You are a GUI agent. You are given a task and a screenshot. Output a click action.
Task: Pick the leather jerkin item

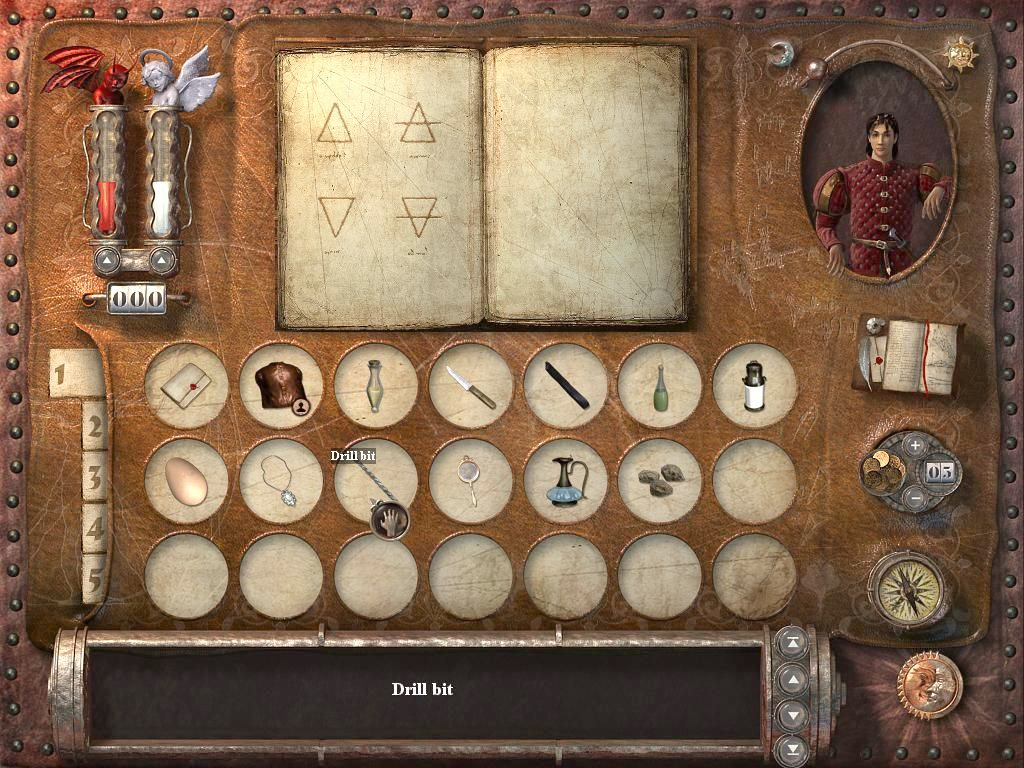point(281,386)
